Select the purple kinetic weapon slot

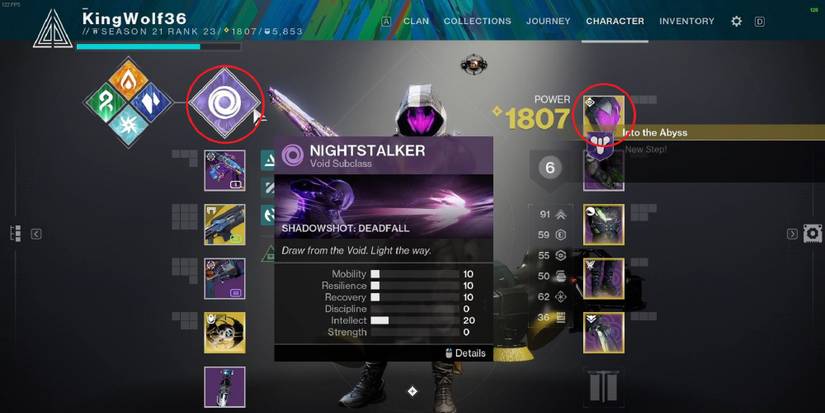pyautogui.click(x=225, y=170)
